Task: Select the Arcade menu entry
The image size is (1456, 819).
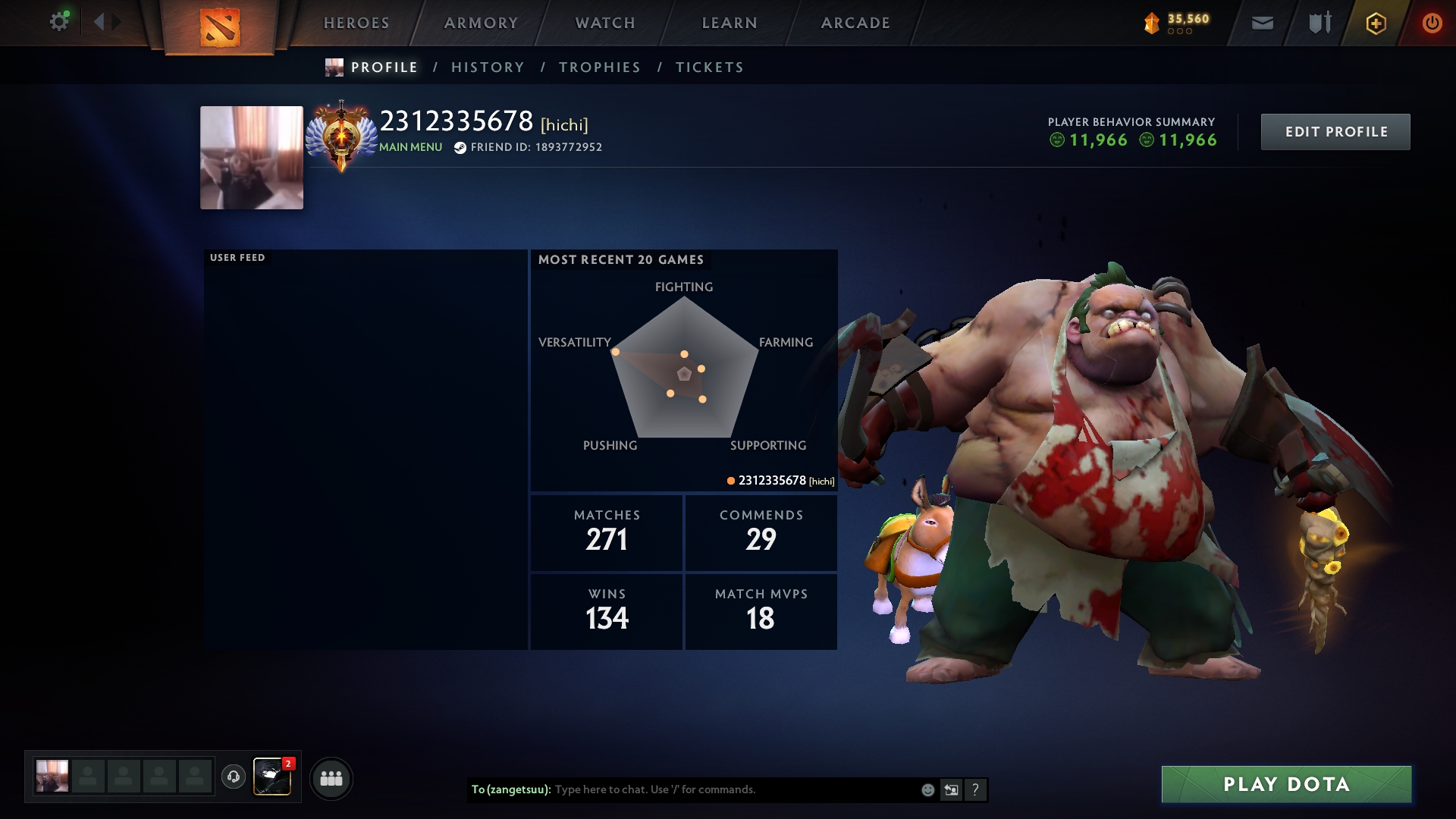Action: (855, 23)
